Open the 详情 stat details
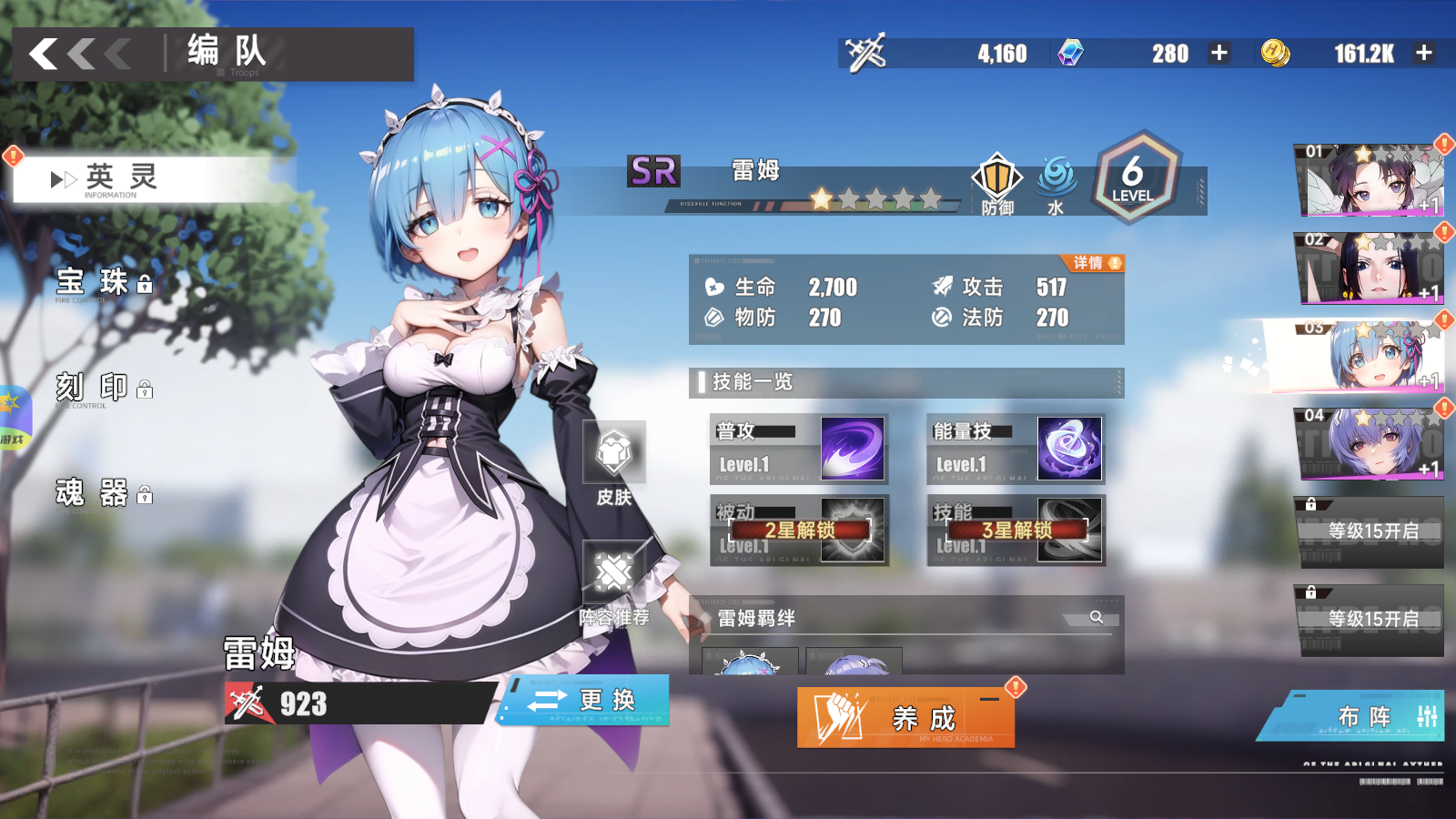Image resolution: width=1456 pixels, height=819 pixels. coord(1095,263)
